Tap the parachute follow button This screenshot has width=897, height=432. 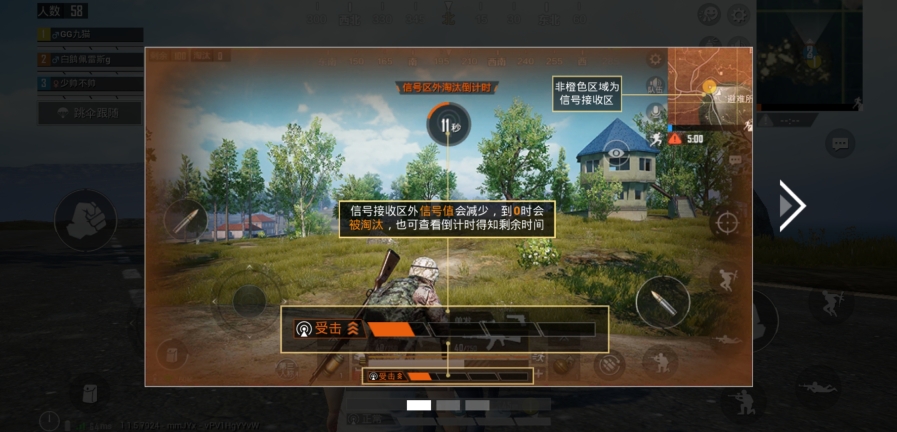tap(90, 113)
